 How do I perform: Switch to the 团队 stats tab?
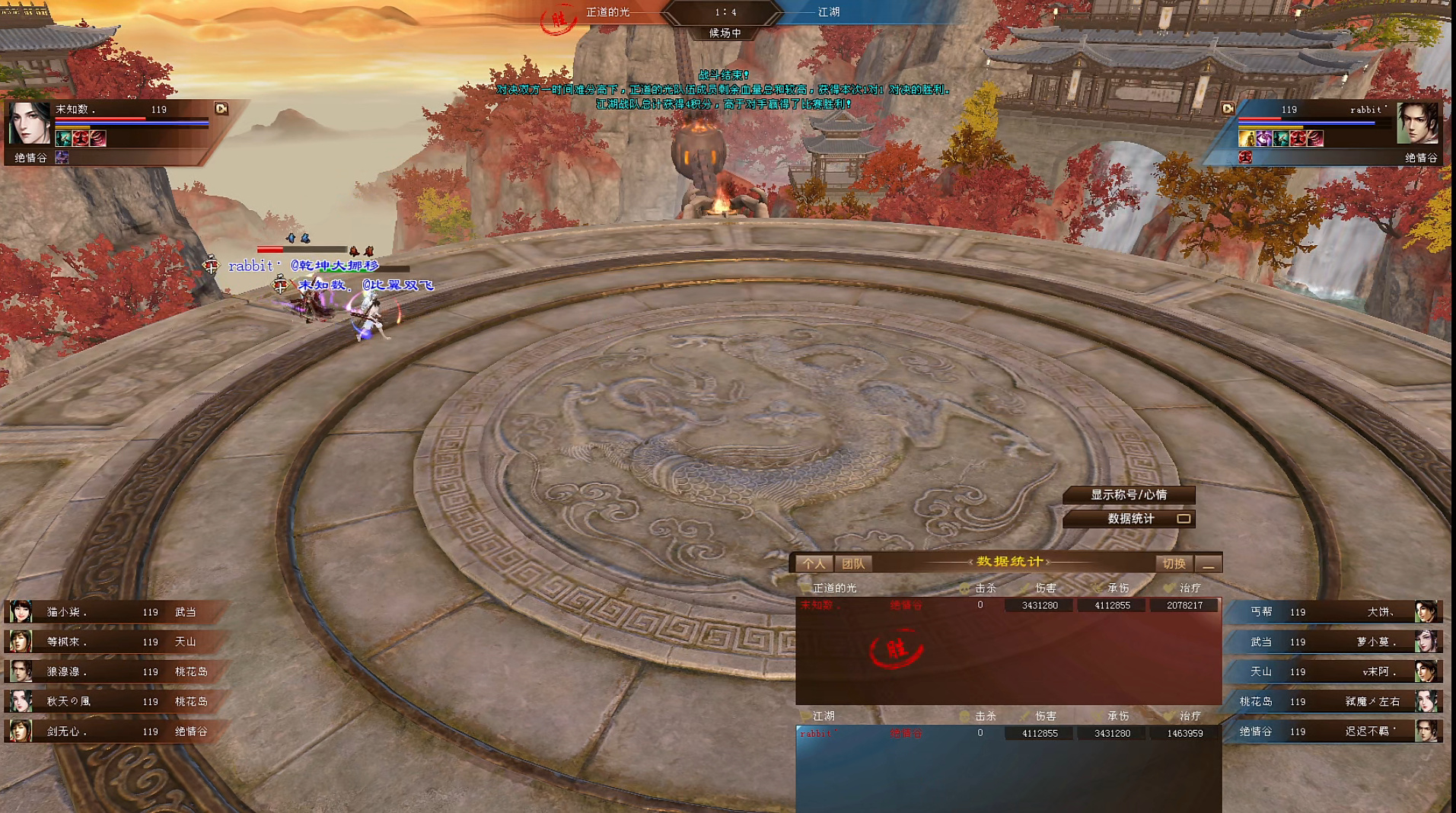853,563
